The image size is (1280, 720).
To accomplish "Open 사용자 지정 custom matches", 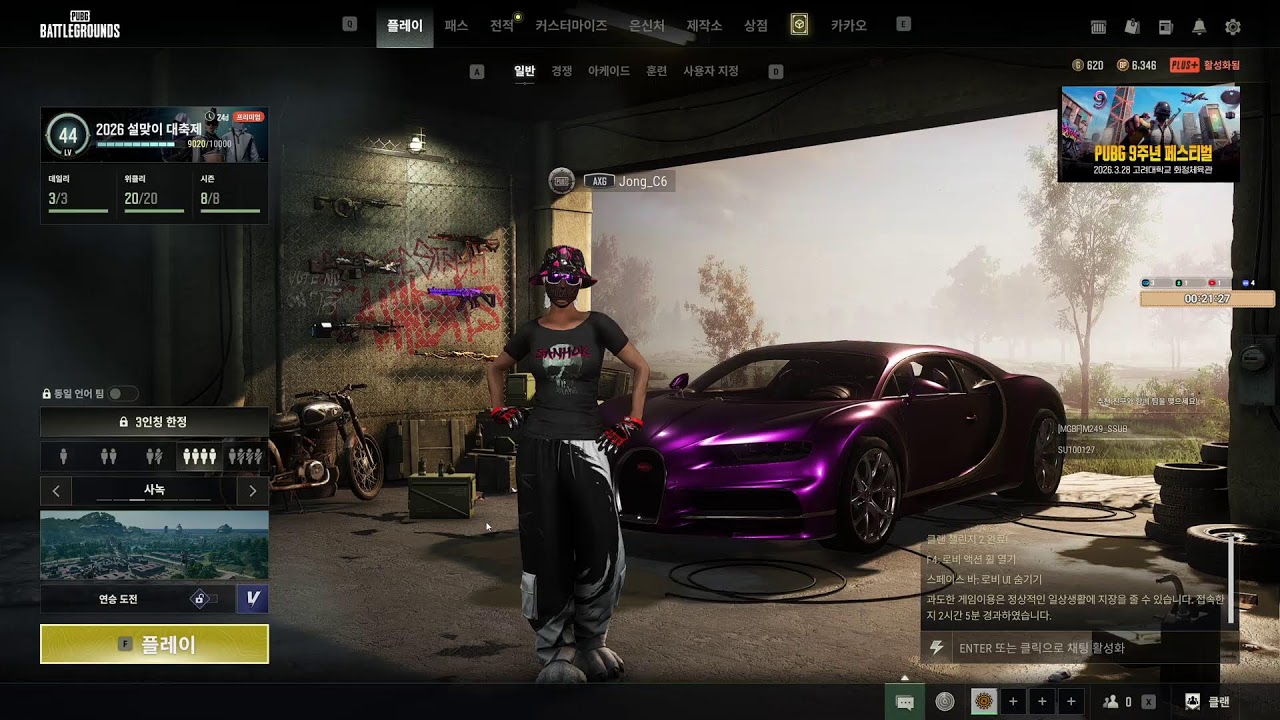I will (710, 71).
